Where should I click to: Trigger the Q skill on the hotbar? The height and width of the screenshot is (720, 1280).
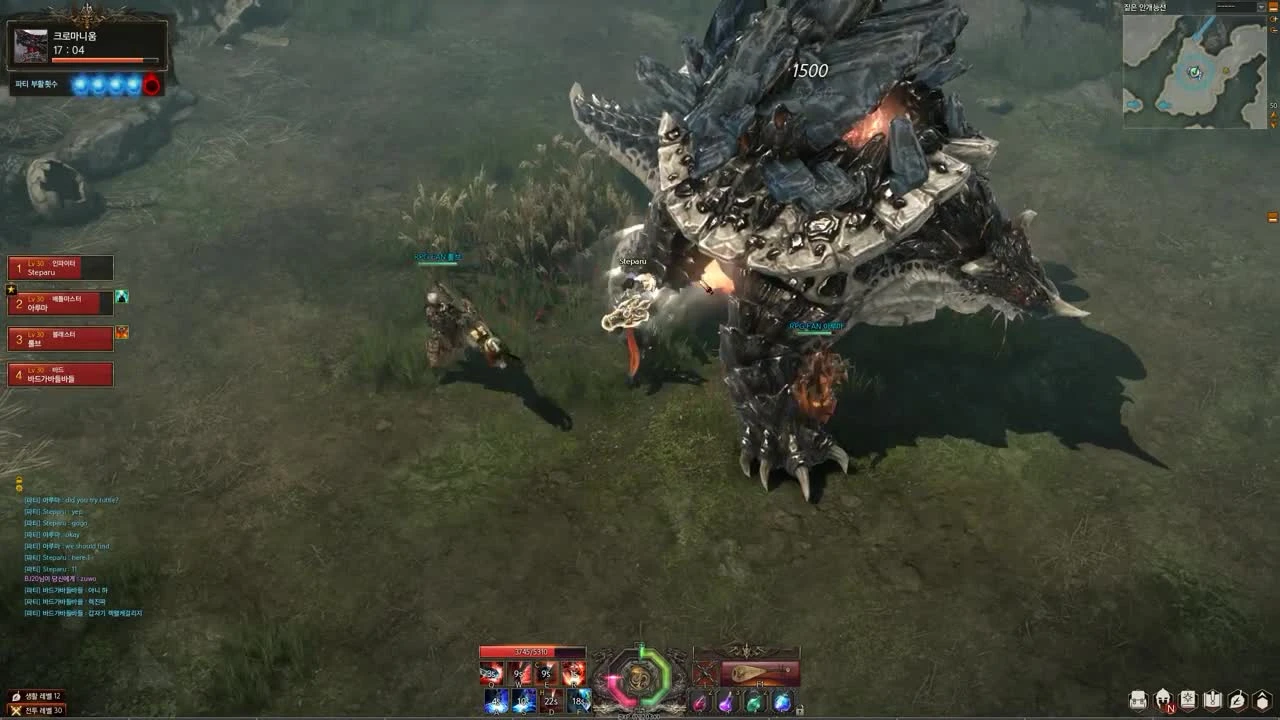[490, 671]
